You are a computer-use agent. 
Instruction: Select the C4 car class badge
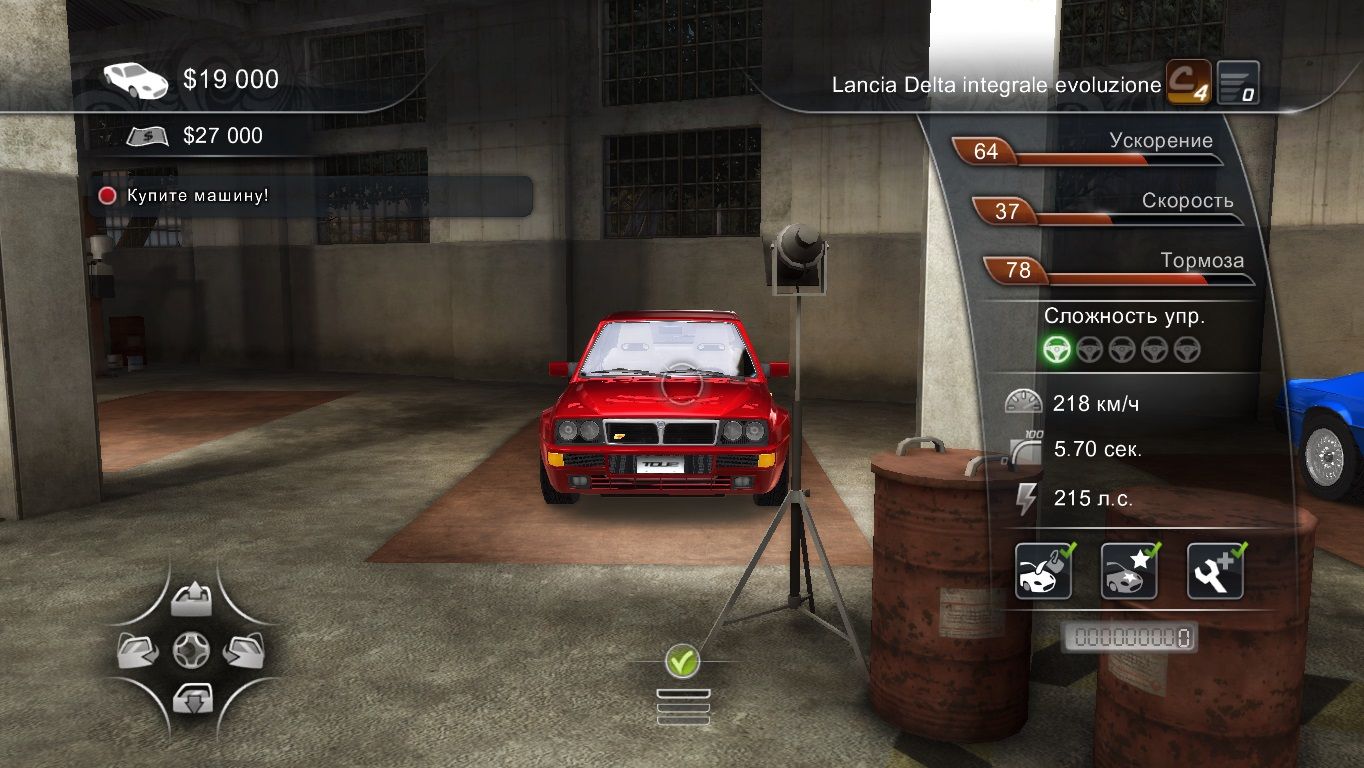click(1189, 83)
